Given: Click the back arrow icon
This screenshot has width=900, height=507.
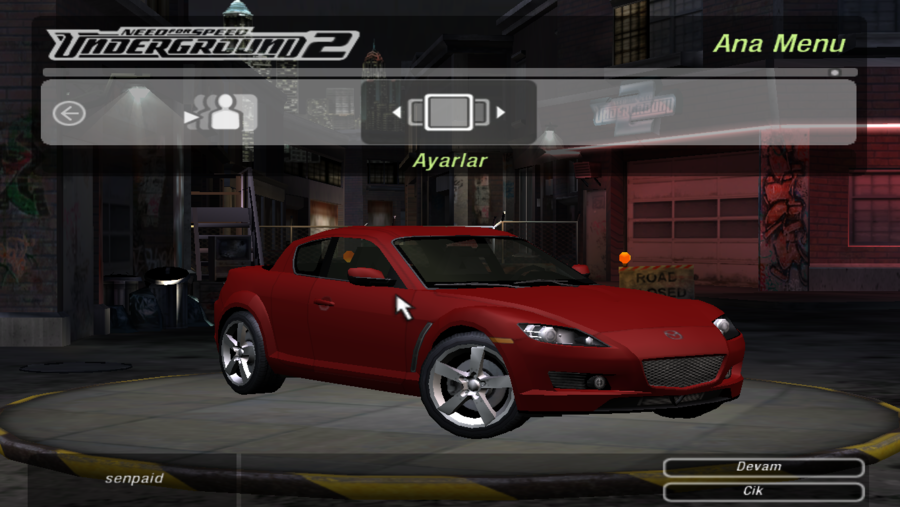Looking at the screenshot, I should 69,113.
